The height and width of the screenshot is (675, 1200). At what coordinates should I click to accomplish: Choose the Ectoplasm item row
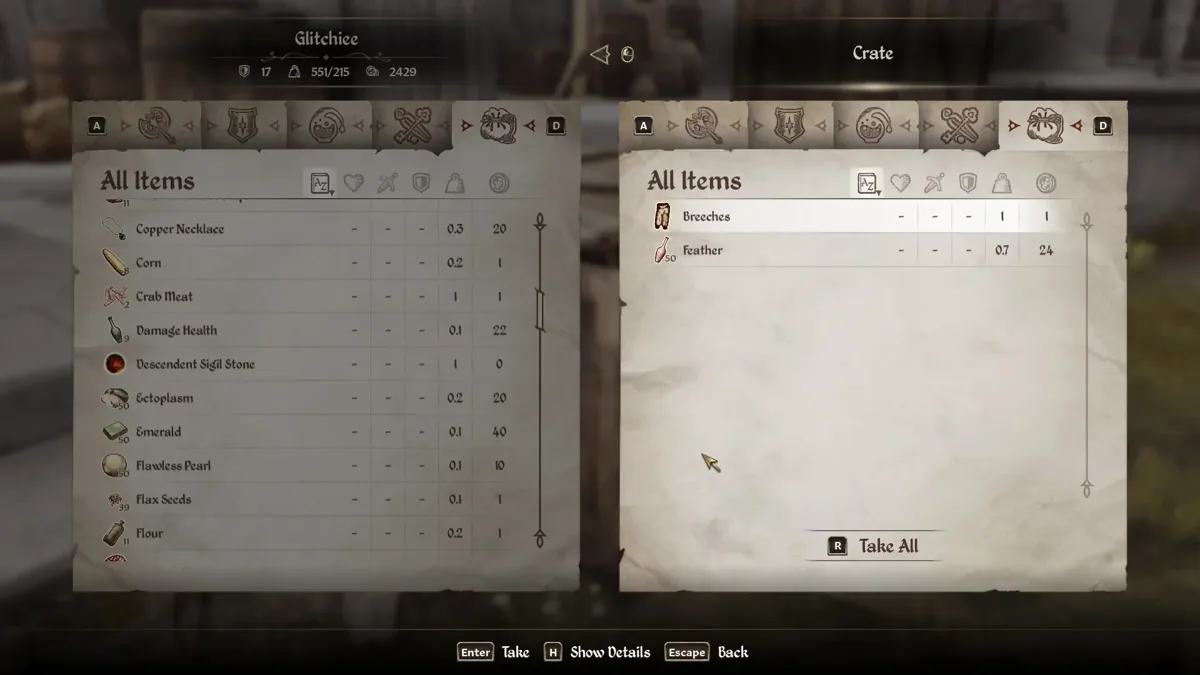[x=164, y=398]
